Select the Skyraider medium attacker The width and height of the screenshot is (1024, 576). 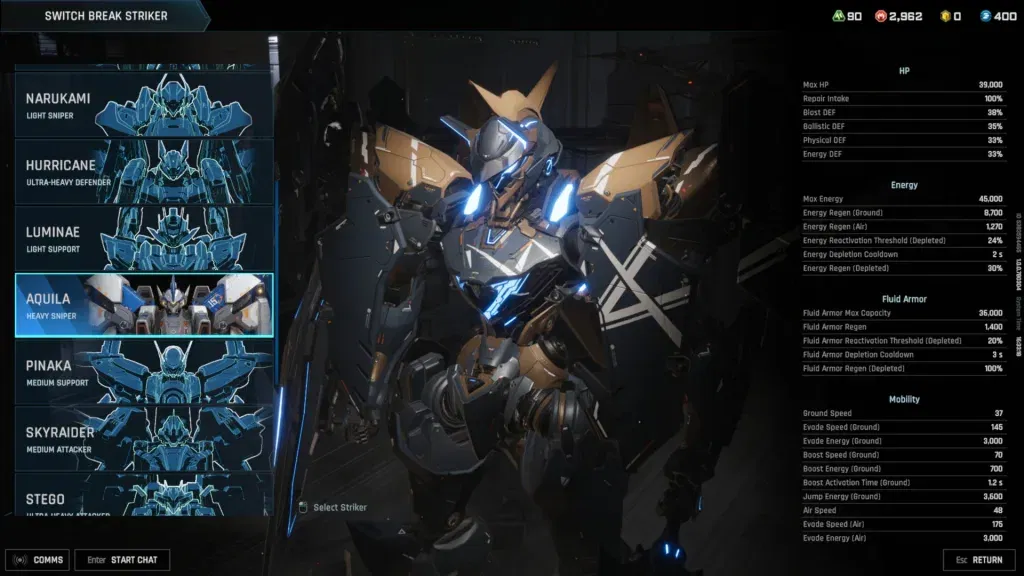143,438
